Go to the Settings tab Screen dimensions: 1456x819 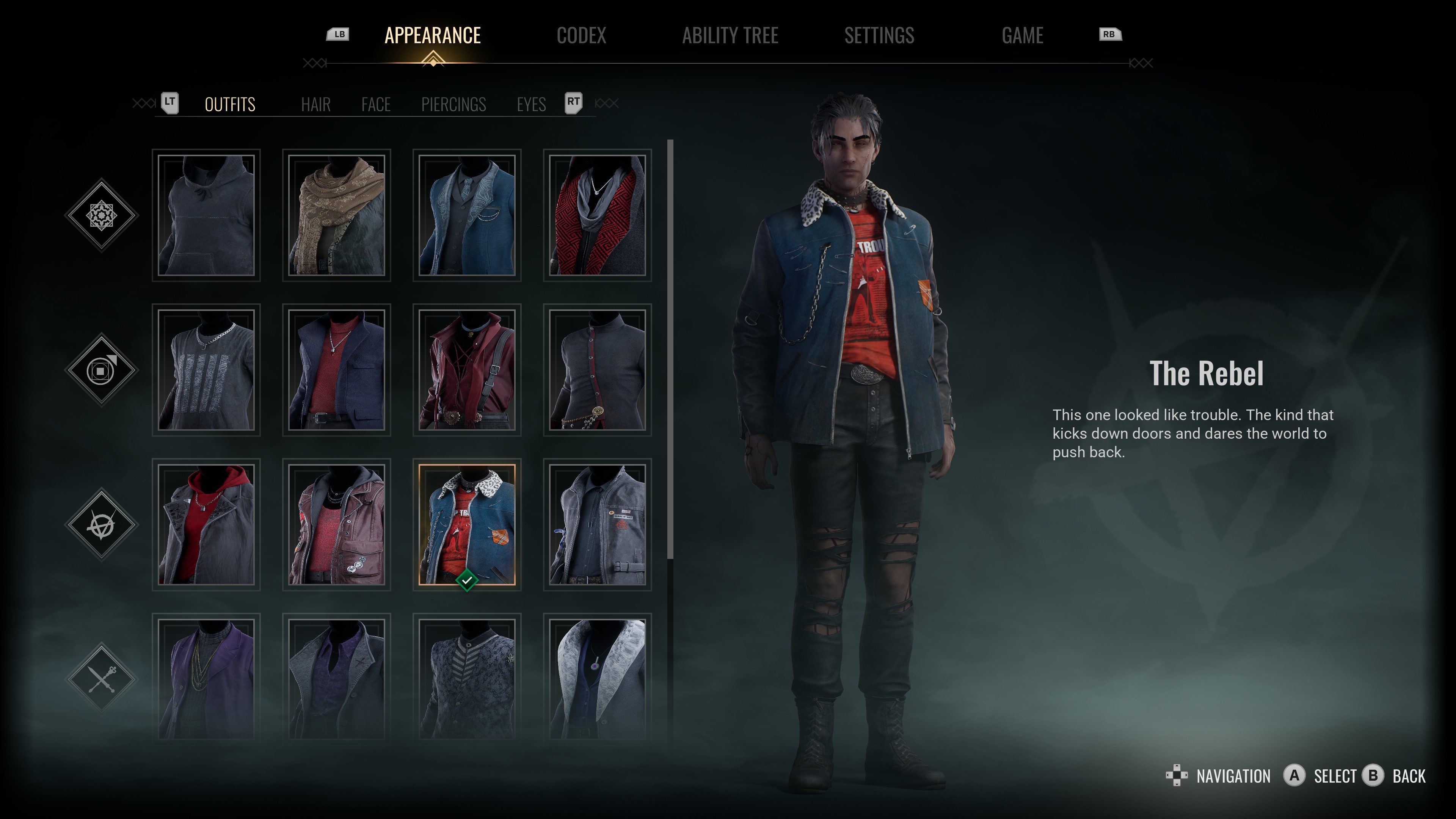[x=879, y=36]
